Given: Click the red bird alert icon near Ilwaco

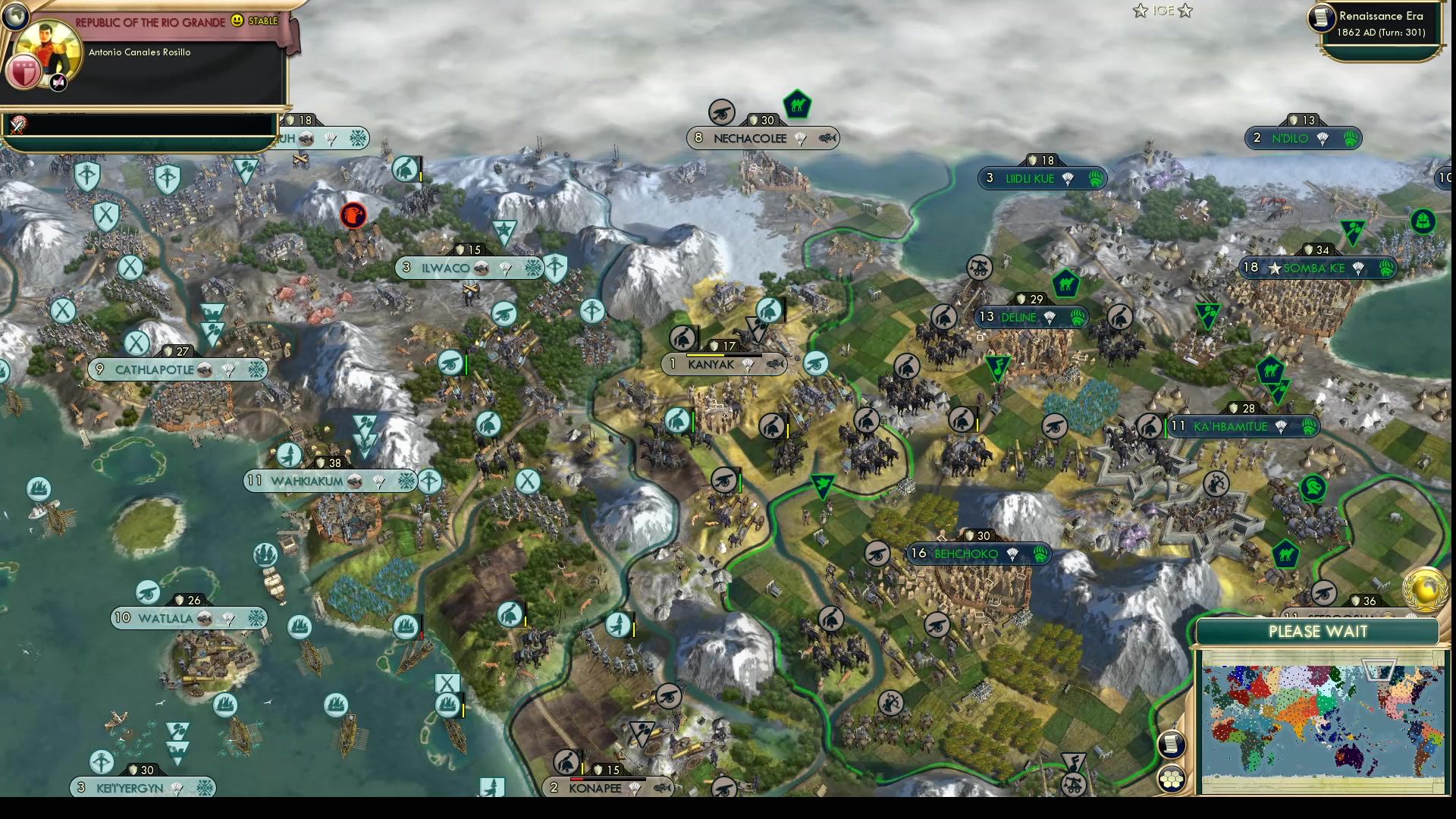Looking at the screenshot, I should (351, 215).
